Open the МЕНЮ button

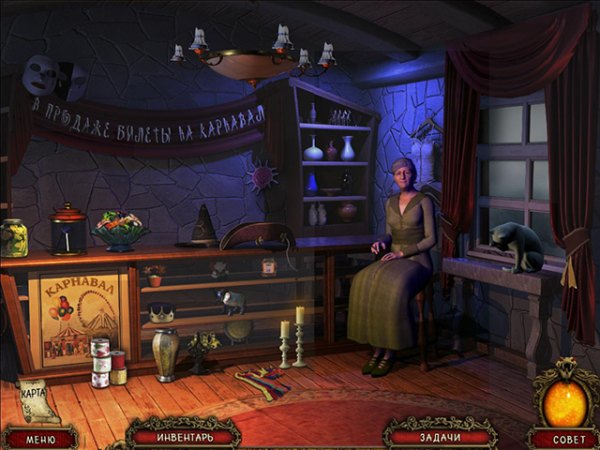click(39, 438)
